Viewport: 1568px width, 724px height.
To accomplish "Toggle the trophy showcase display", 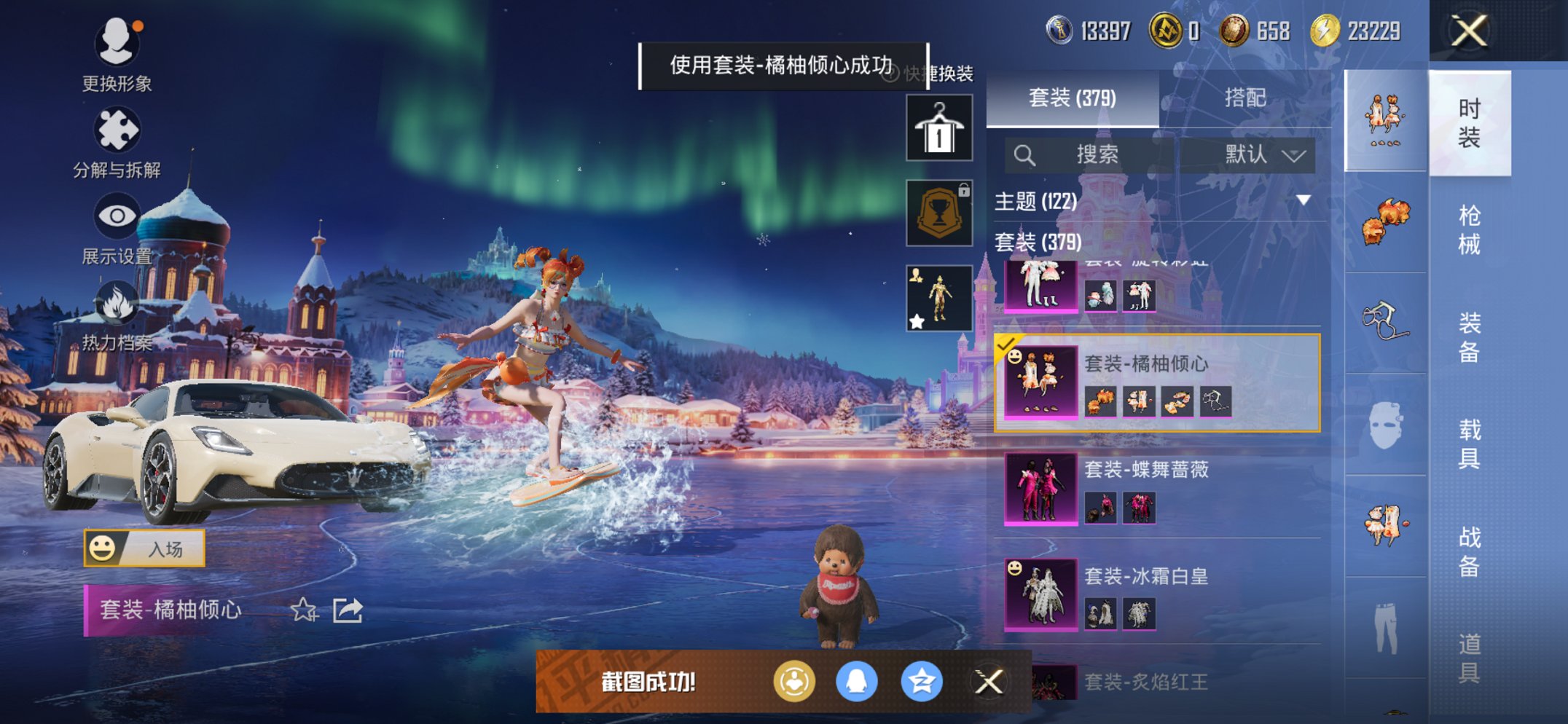I will [940, 213].
